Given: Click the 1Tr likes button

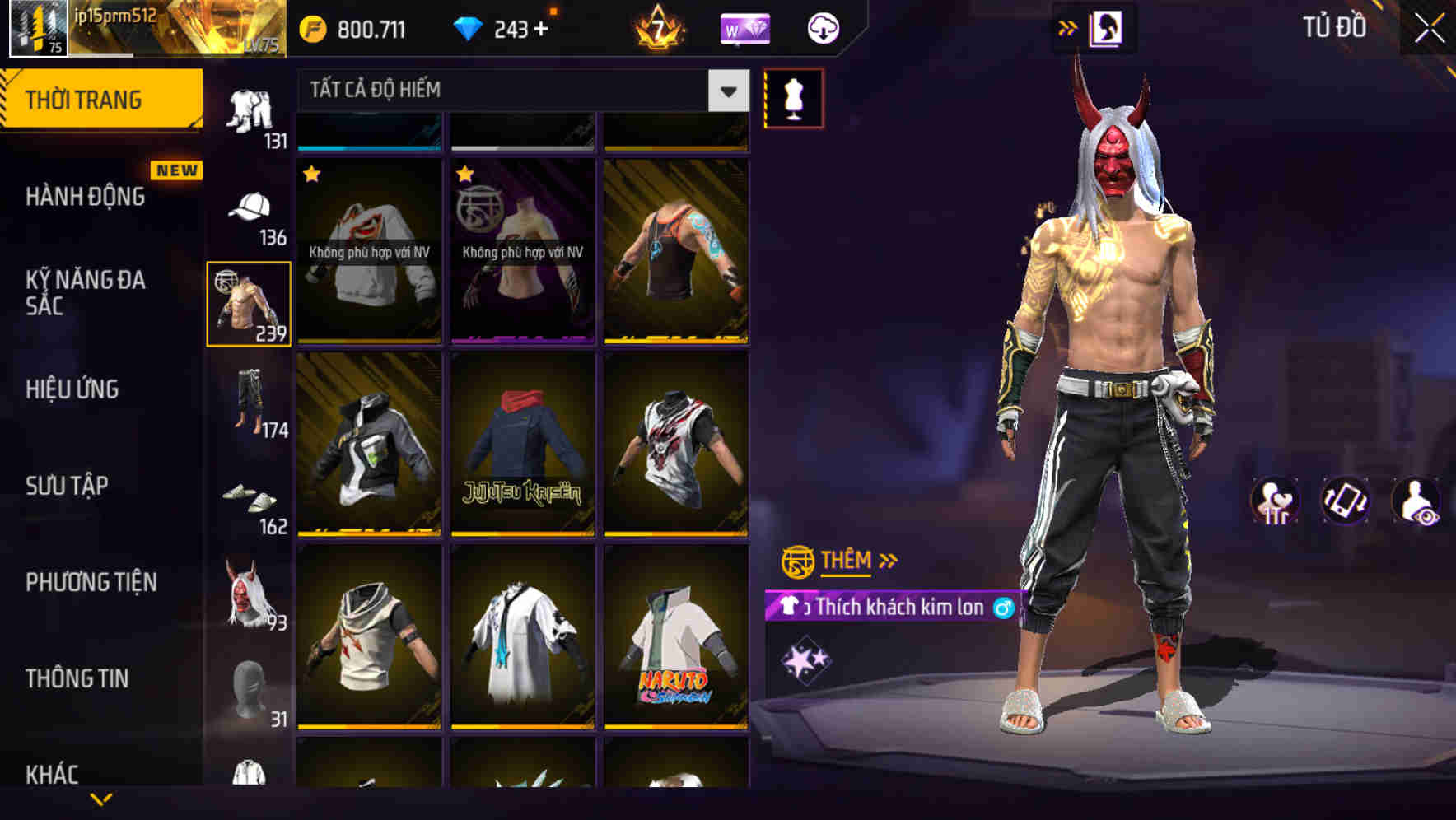Looking at the screenshot, I should pos(1276,501).
